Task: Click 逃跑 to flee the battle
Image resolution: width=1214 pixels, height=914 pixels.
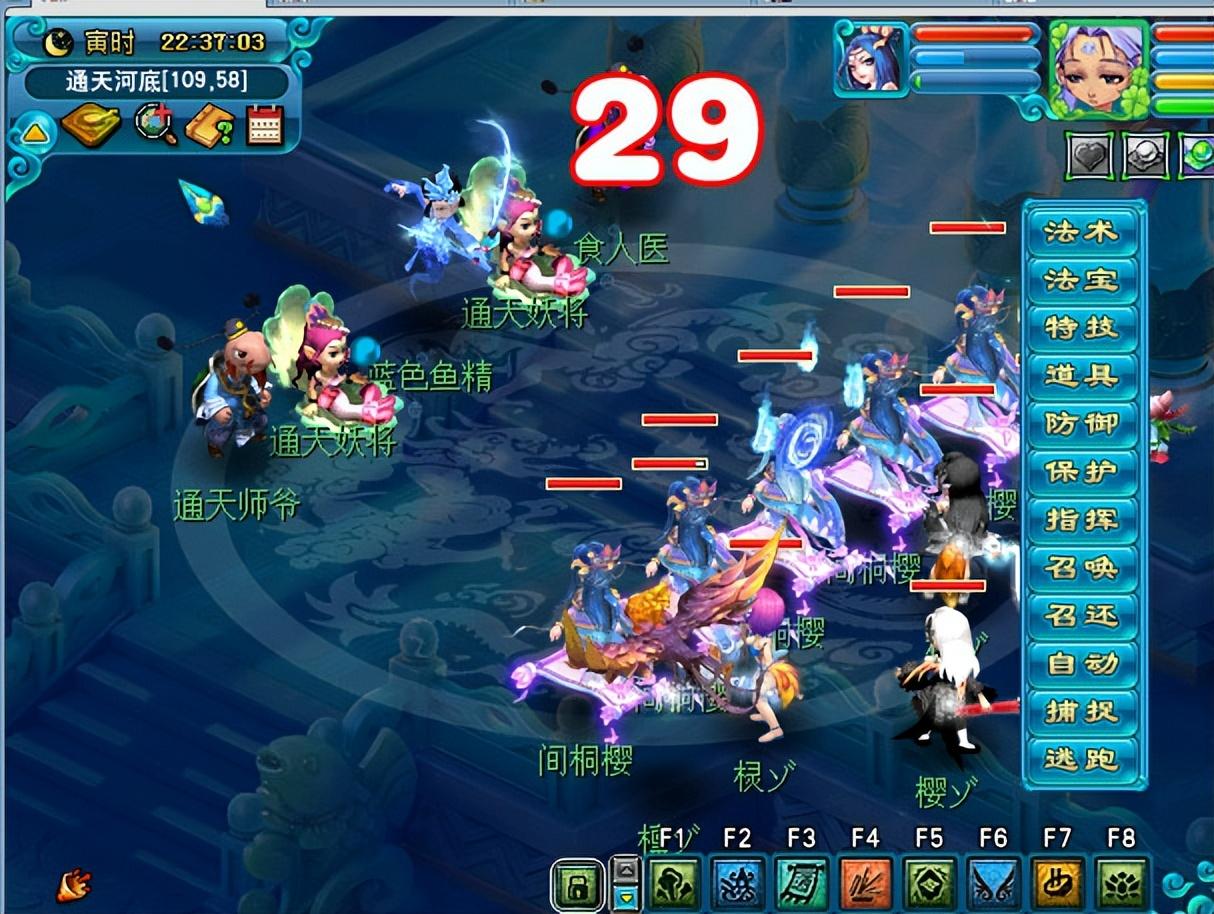Action: point(1081,759)
